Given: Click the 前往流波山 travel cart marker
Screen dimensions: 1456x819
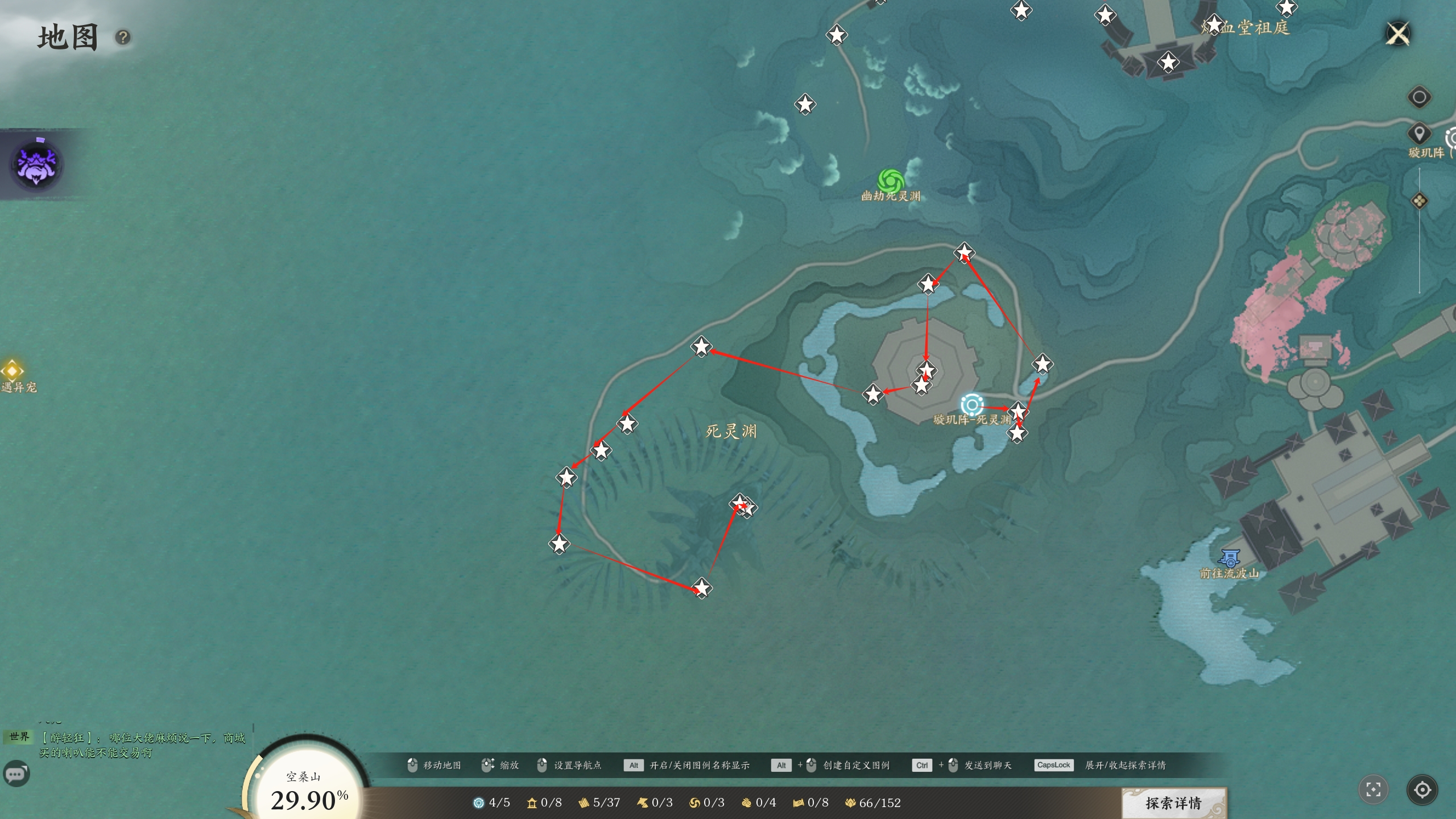Looking at the screenshot, I should point(1230,557).
